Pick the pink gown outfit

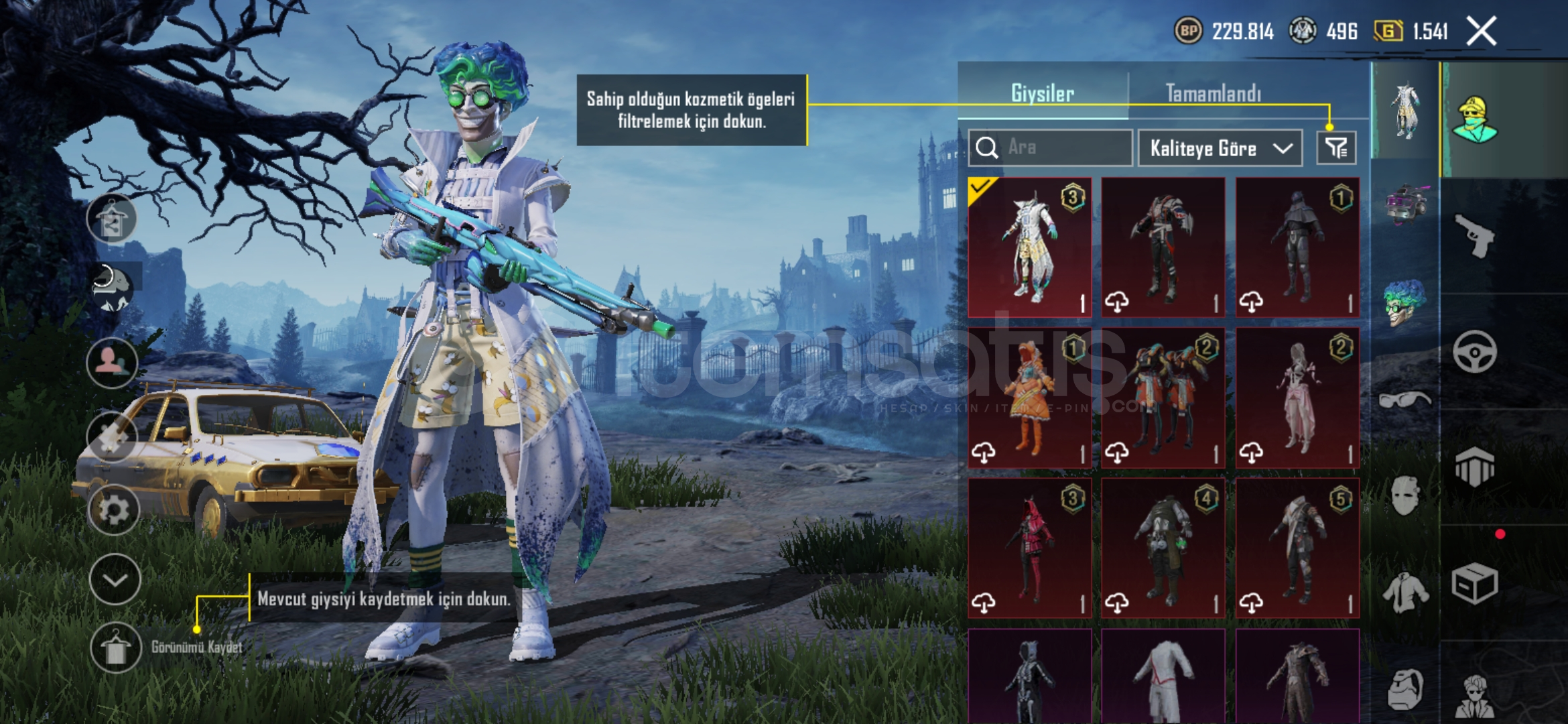click(x=1297, y=398)
